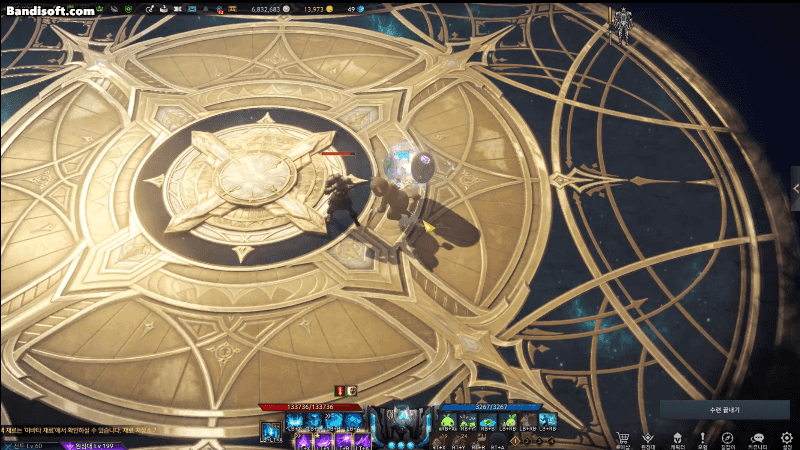800x450 pixels.
Task: Open the adventure menu with the exclamation mark icon
Action: (x=702, y=438)
